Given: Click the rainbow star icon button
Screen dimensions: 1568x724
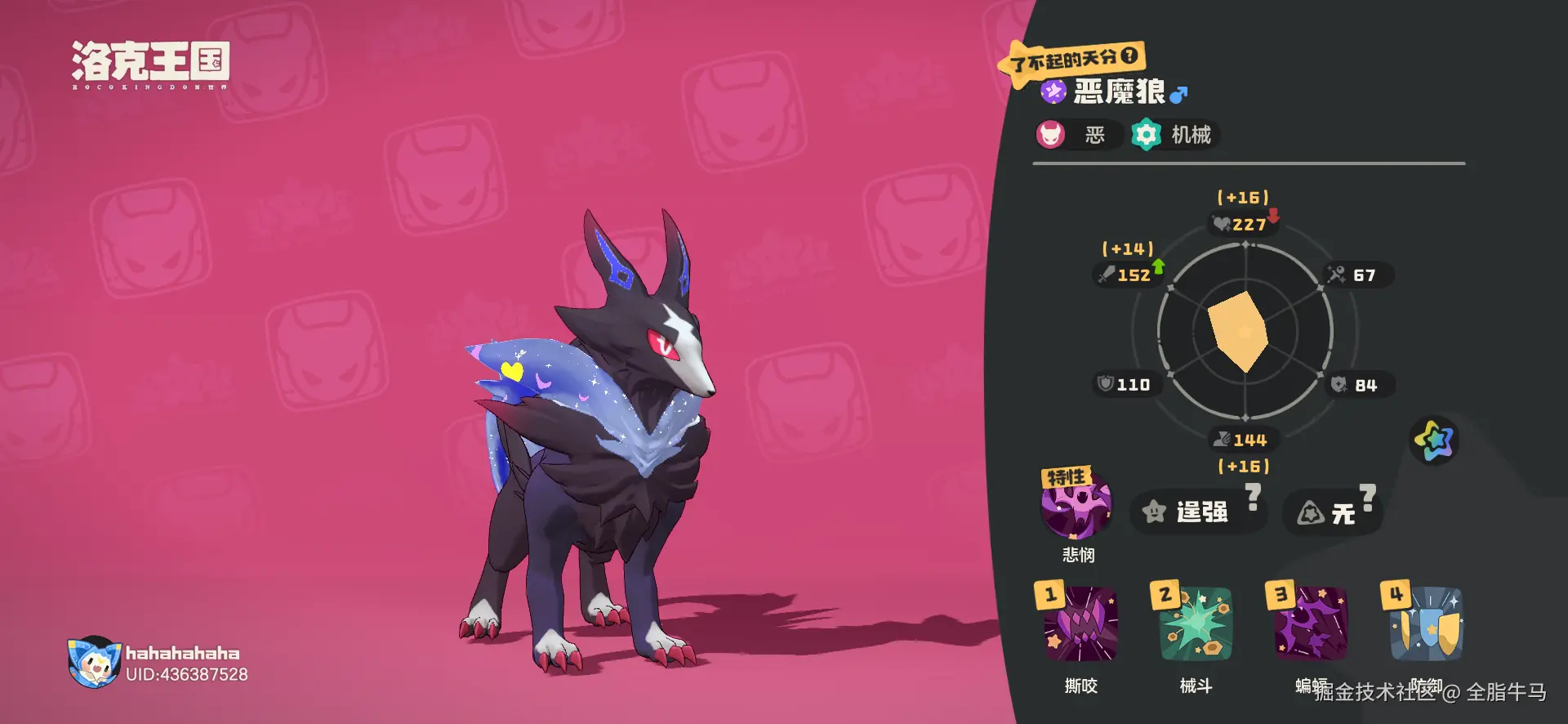Looking at the screenshot, I should click(1434, 440).
